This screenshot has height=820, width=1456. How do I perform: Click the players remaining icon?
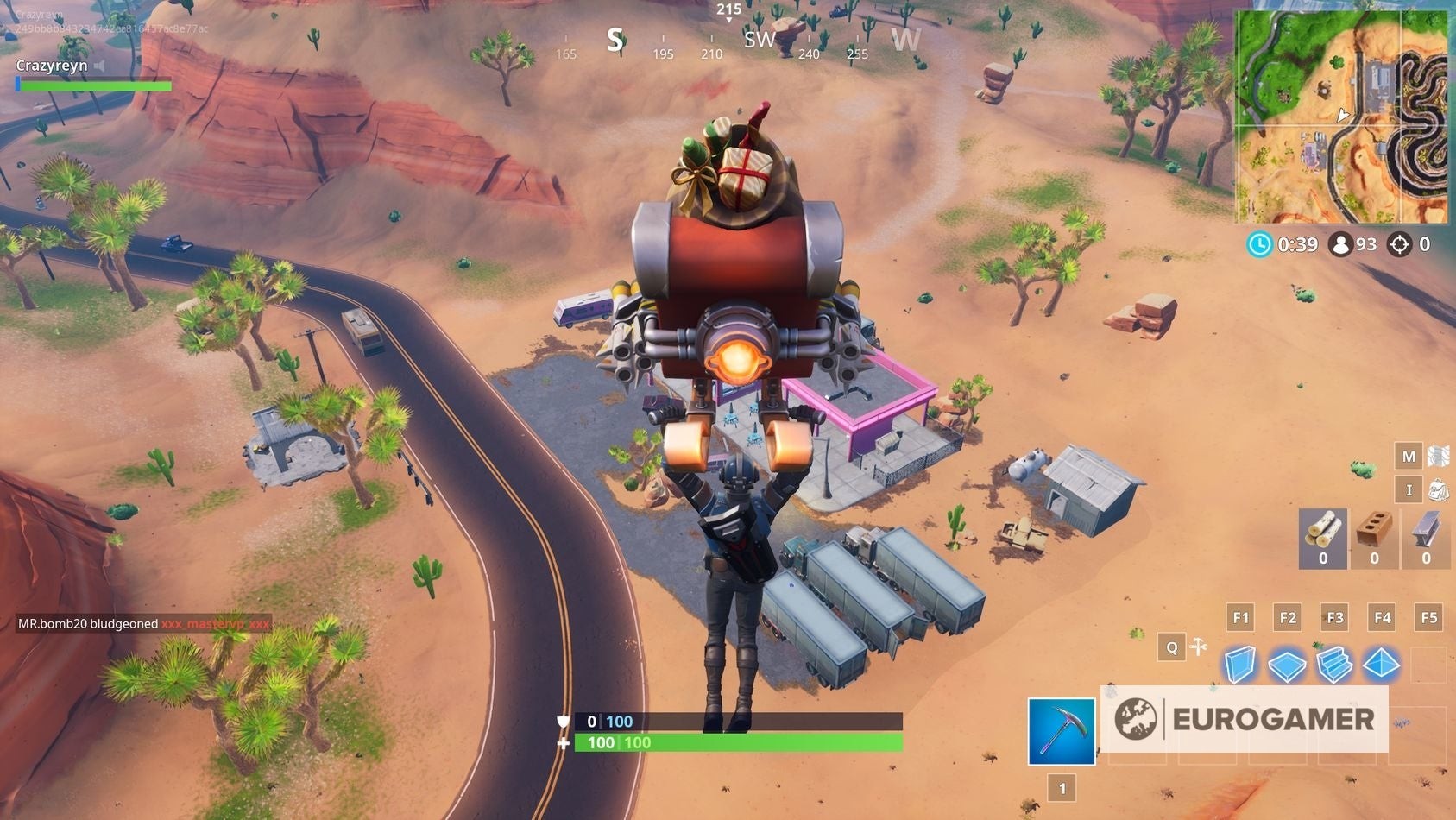click(1342, 245)
